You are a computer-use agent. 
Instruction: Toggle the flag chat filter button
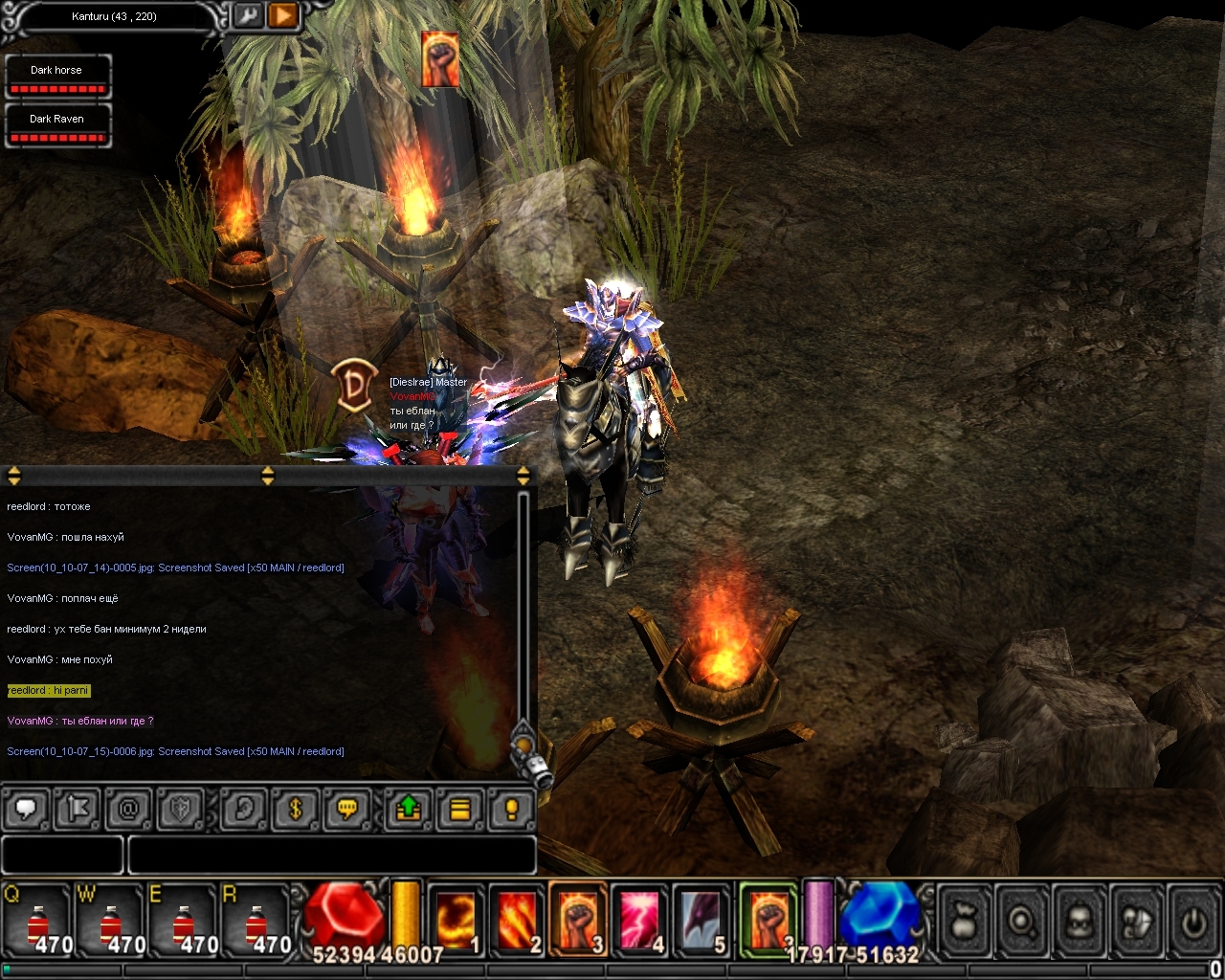[x=77, y=810]
